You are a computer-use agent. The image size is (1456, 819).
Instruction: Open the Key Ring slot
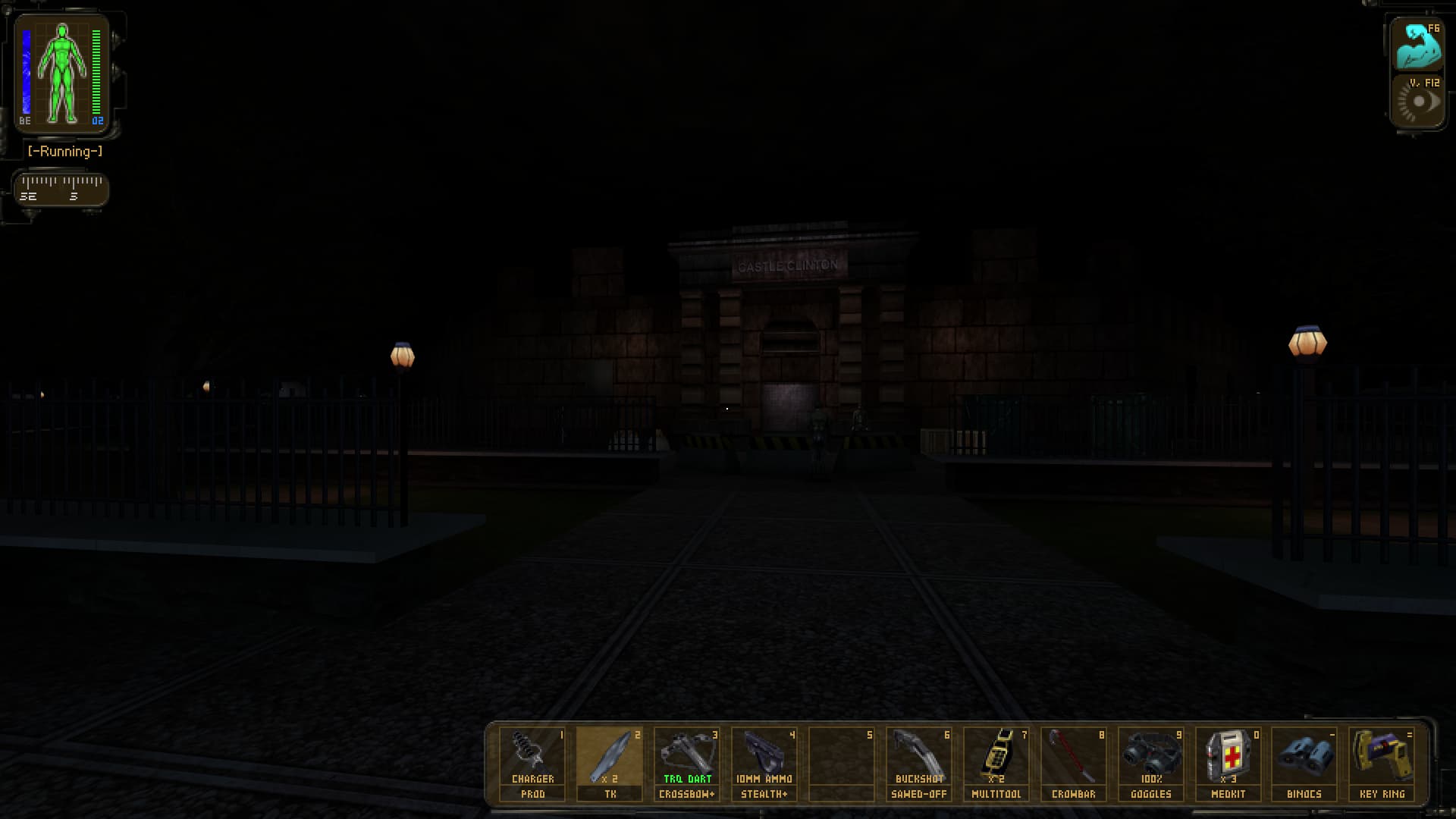[x=1382, y=762]
